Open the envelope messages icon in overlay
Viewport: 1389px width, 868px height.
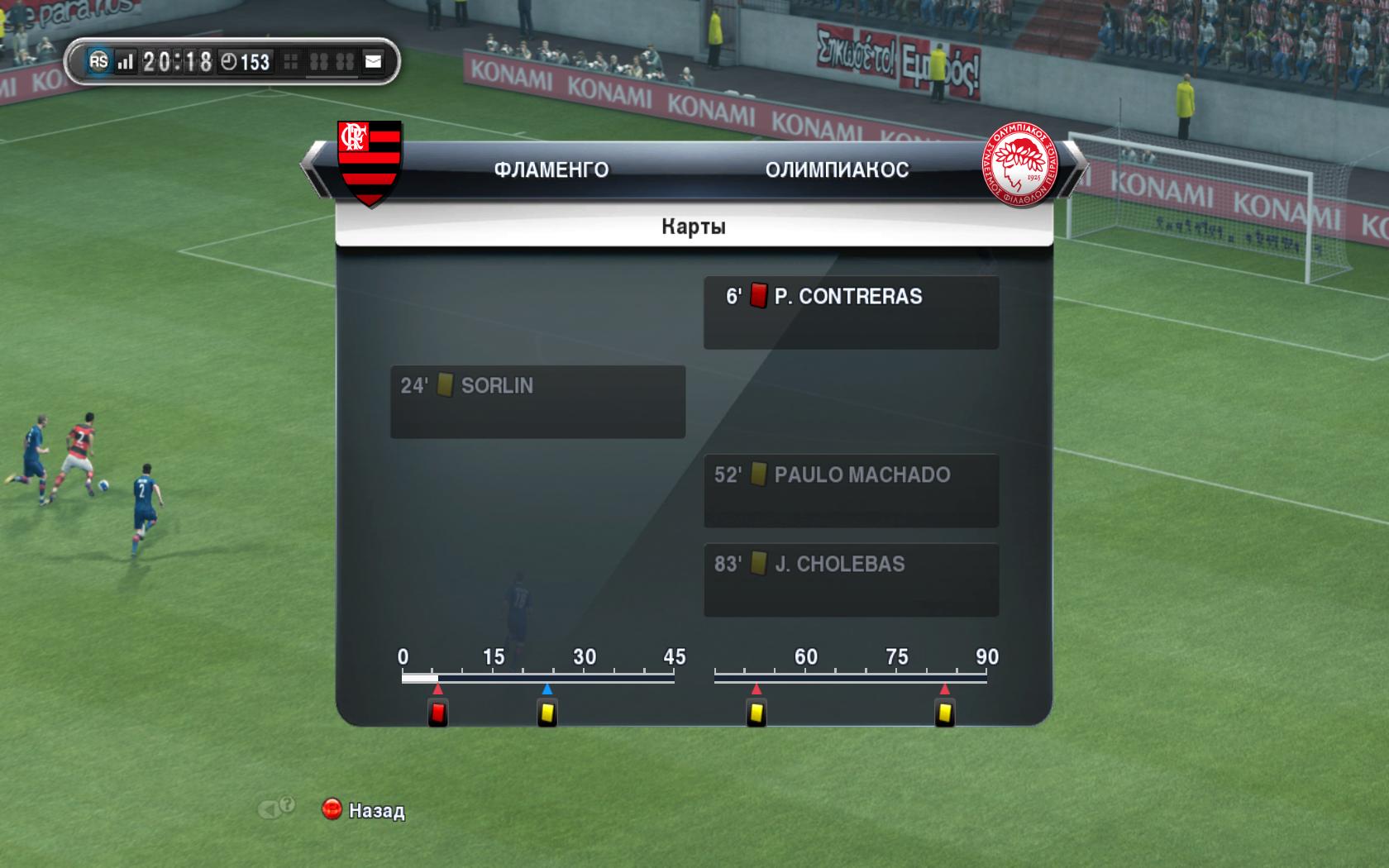[x=374, y=61]
